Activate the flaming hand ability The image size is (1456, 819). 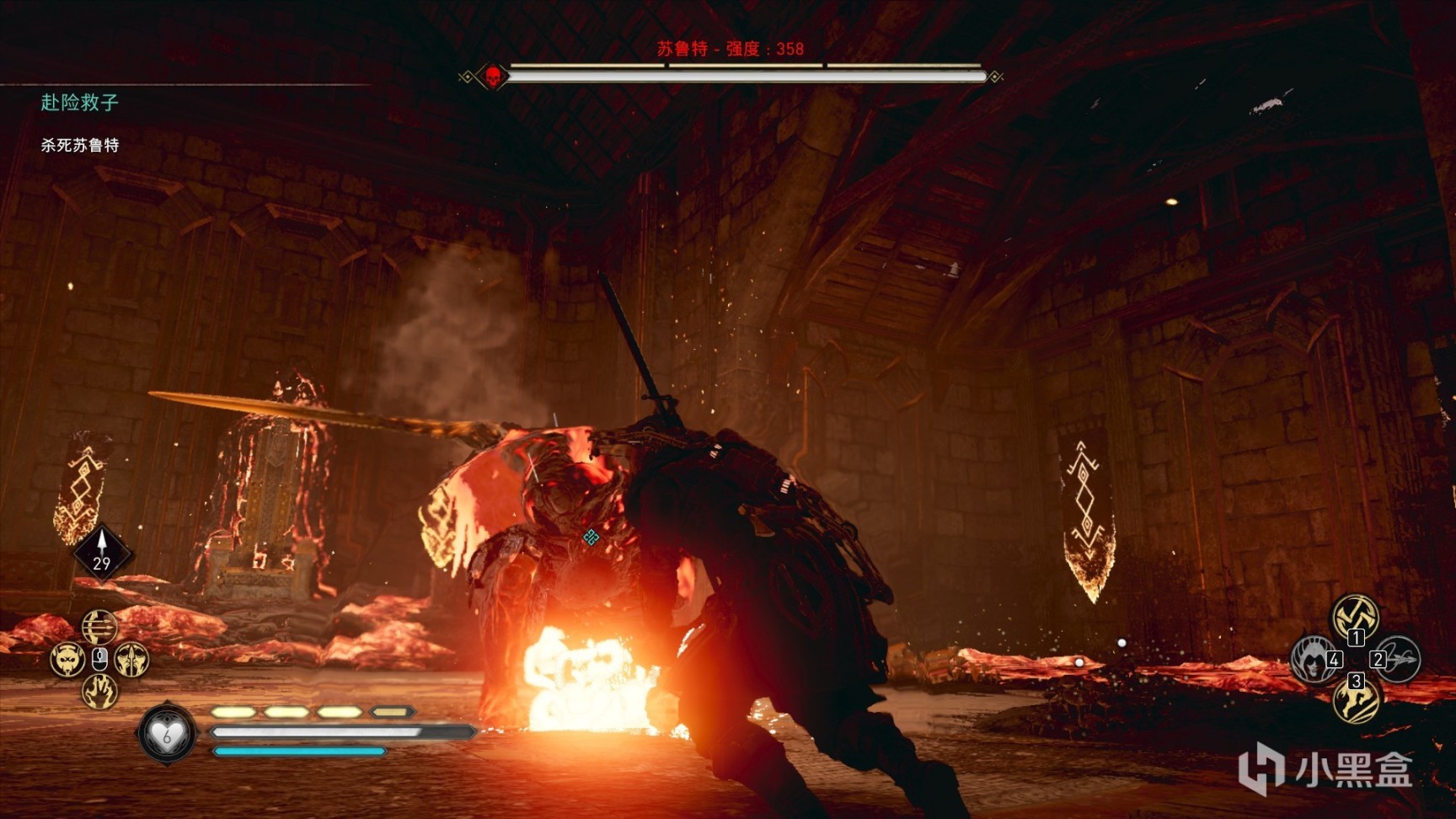point(99,692)
